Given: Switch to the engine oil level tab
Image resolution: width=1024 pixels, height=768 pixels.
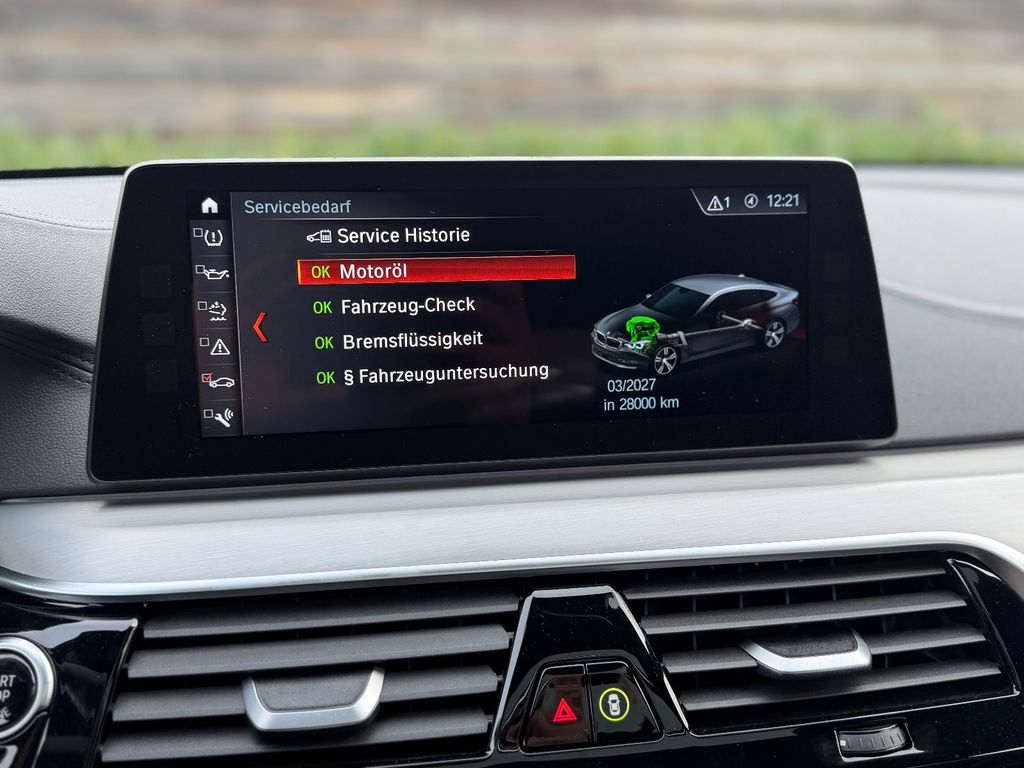Looking at the screenshot, I should tap(215, 273).
